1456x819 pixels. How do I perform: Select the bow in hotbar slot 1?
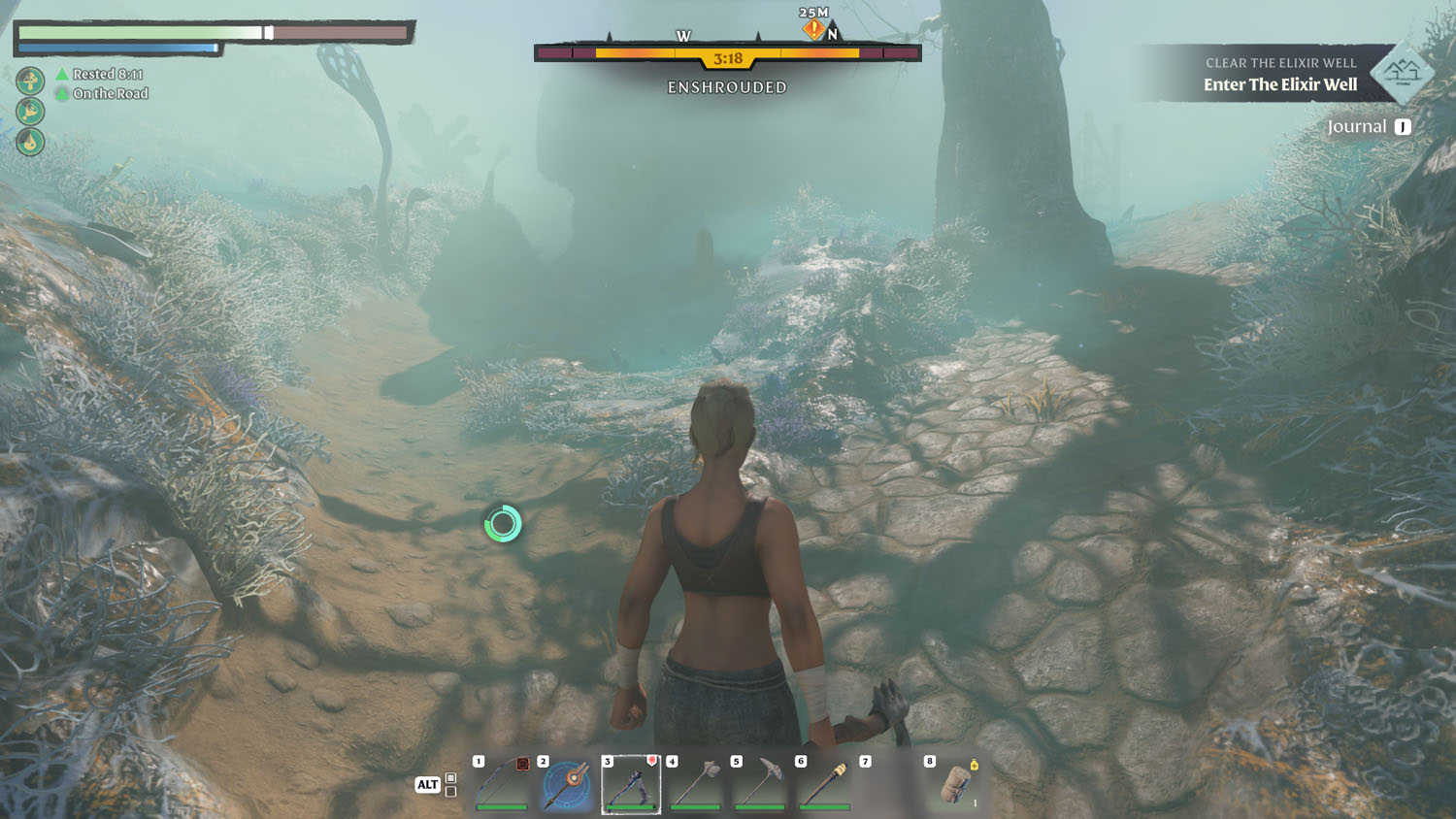(x=502, y=784)
